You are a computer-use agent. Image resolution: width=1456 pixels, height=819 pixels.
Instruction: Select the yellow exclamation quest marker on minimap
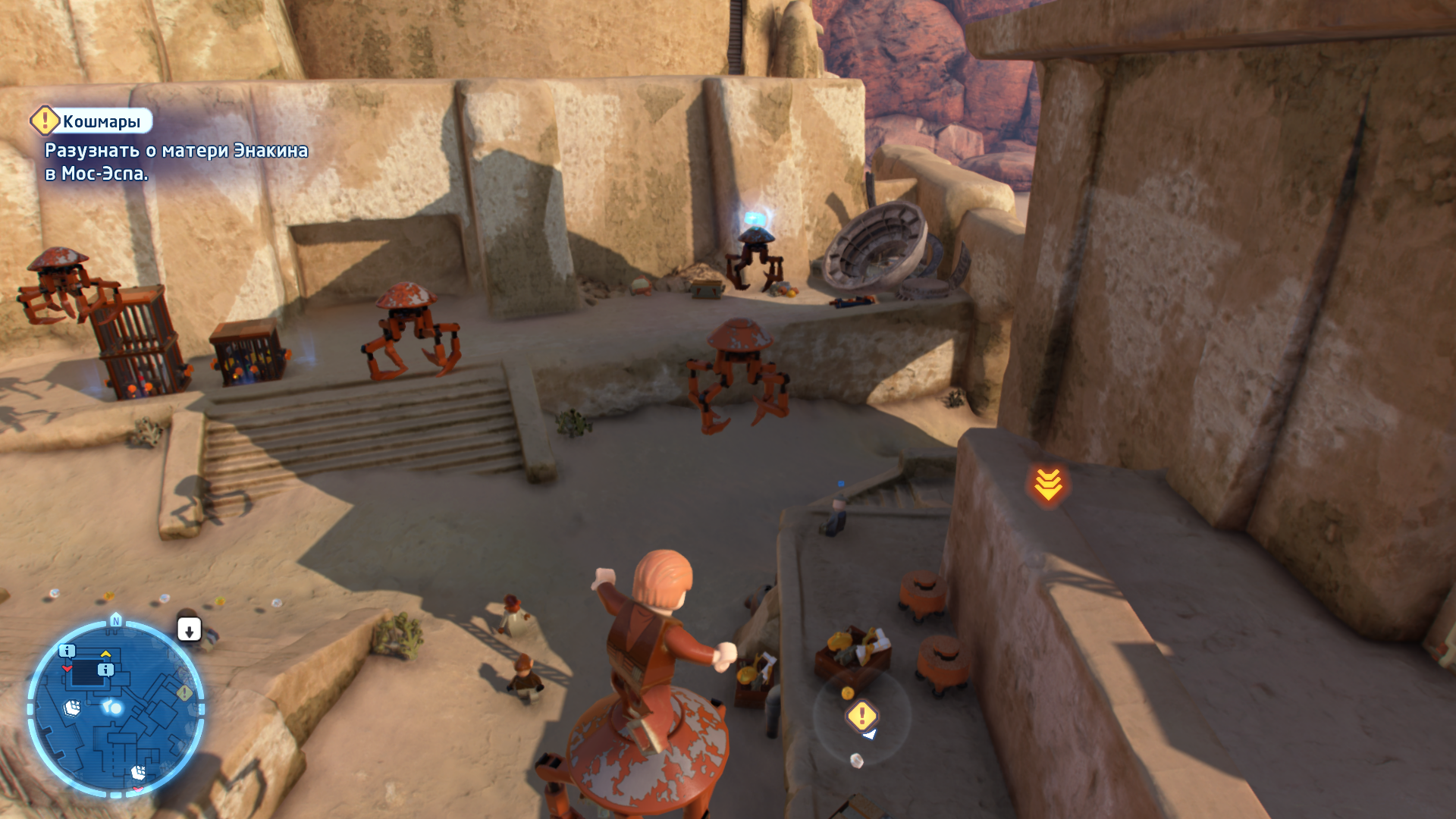point(184,693)
